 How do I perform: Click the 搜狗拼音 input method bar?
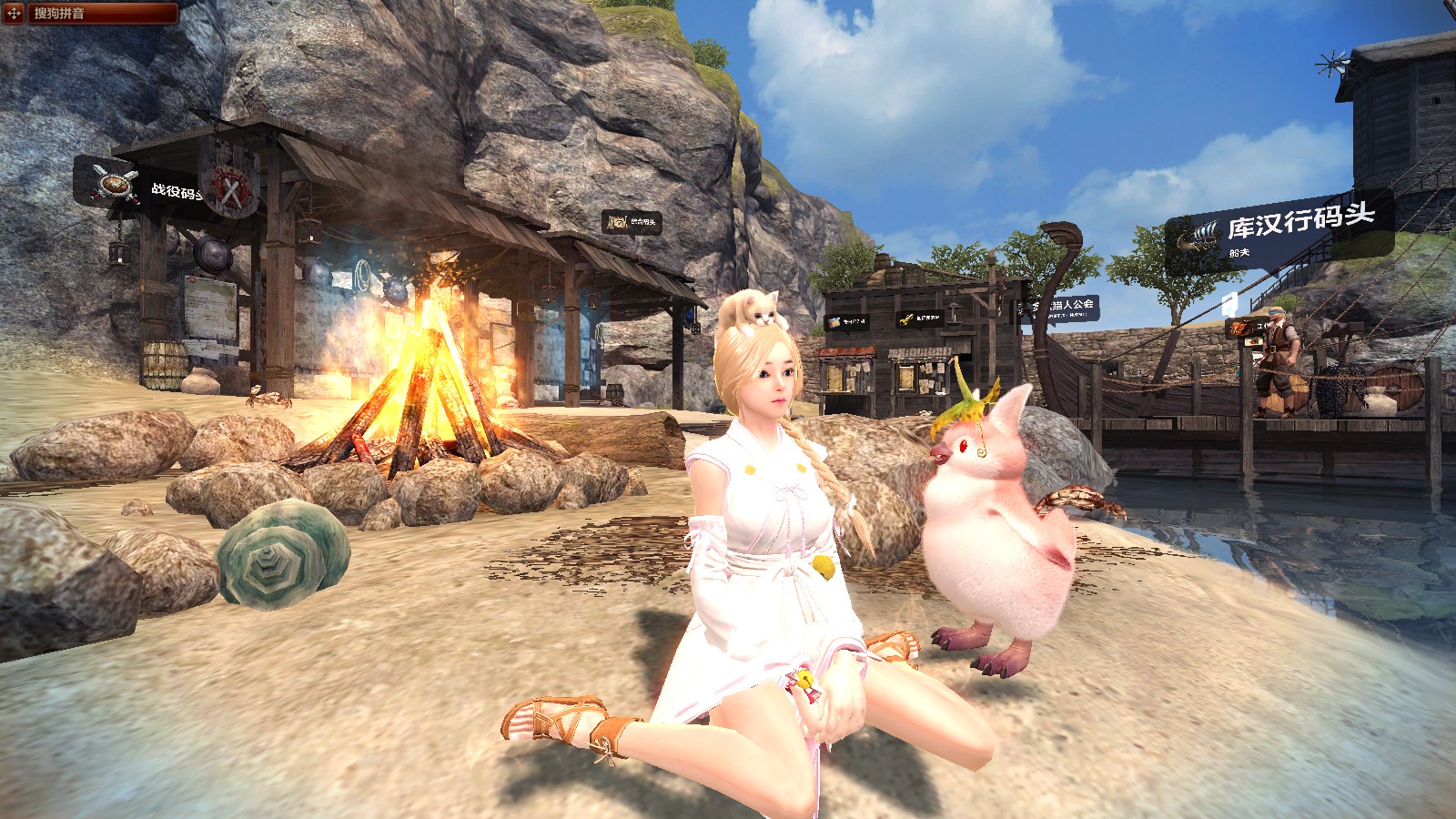pyautogui.click(x=100, y=13)
